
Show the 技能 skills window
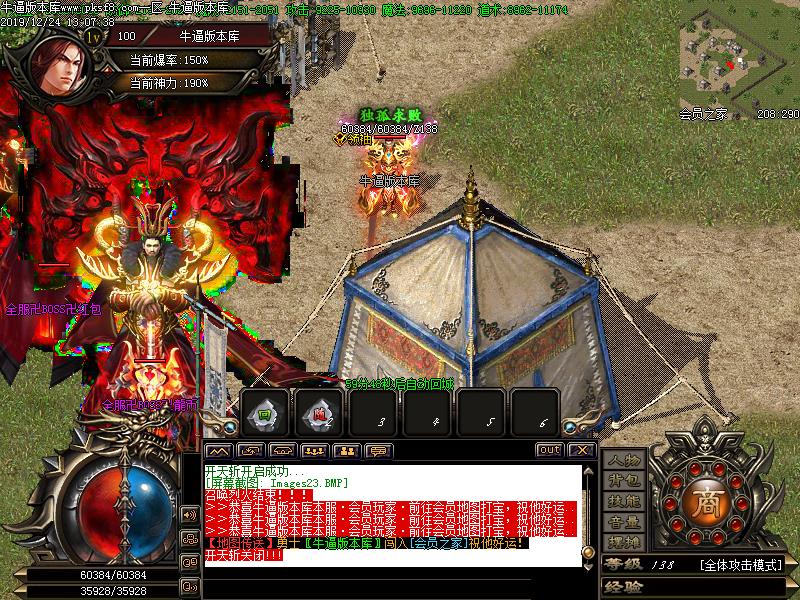pyautogui.click(x=624, y=501)
